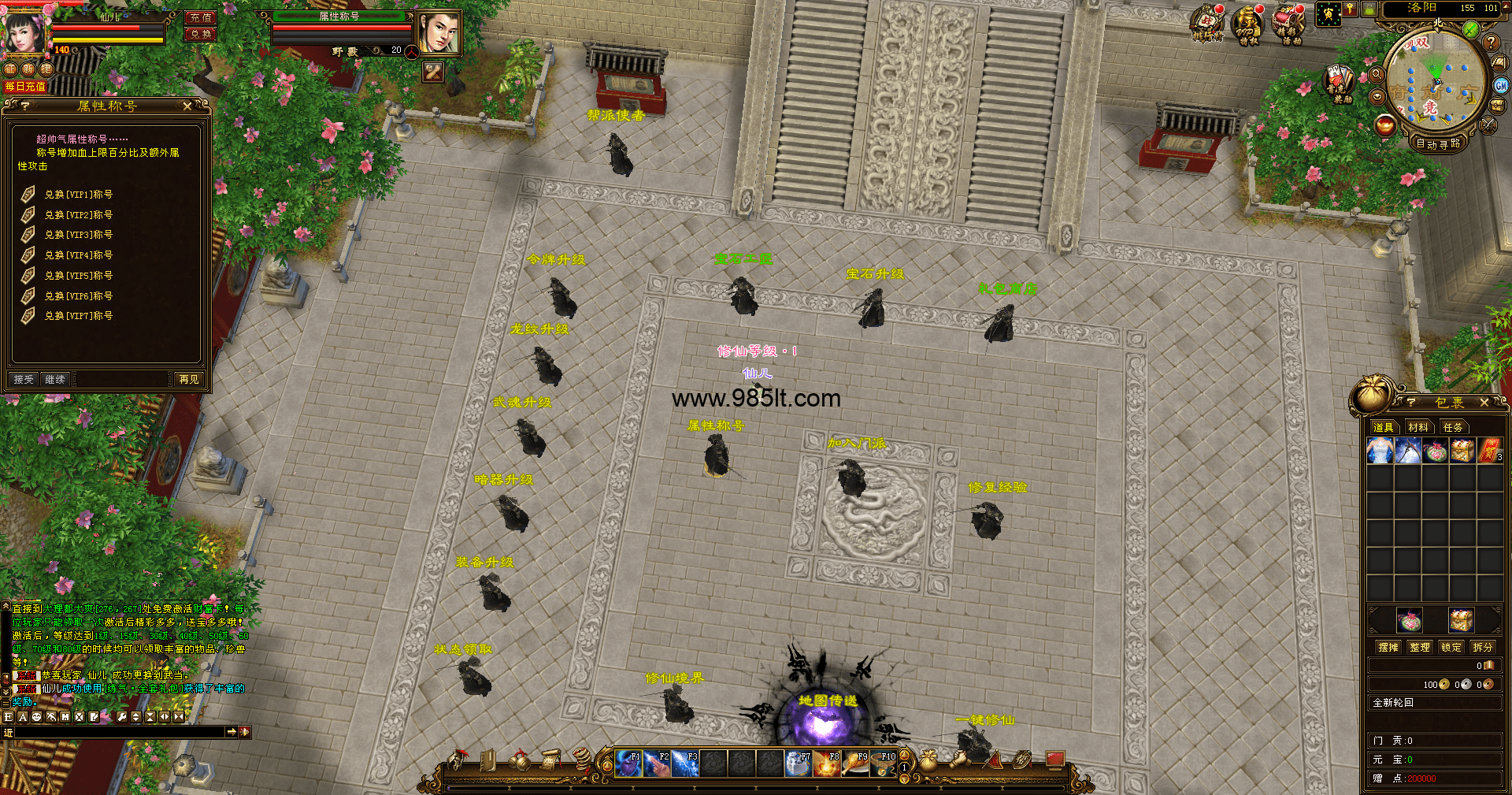
Task: Select the red envelope item in bag
Action: (x=1489, y=451)
